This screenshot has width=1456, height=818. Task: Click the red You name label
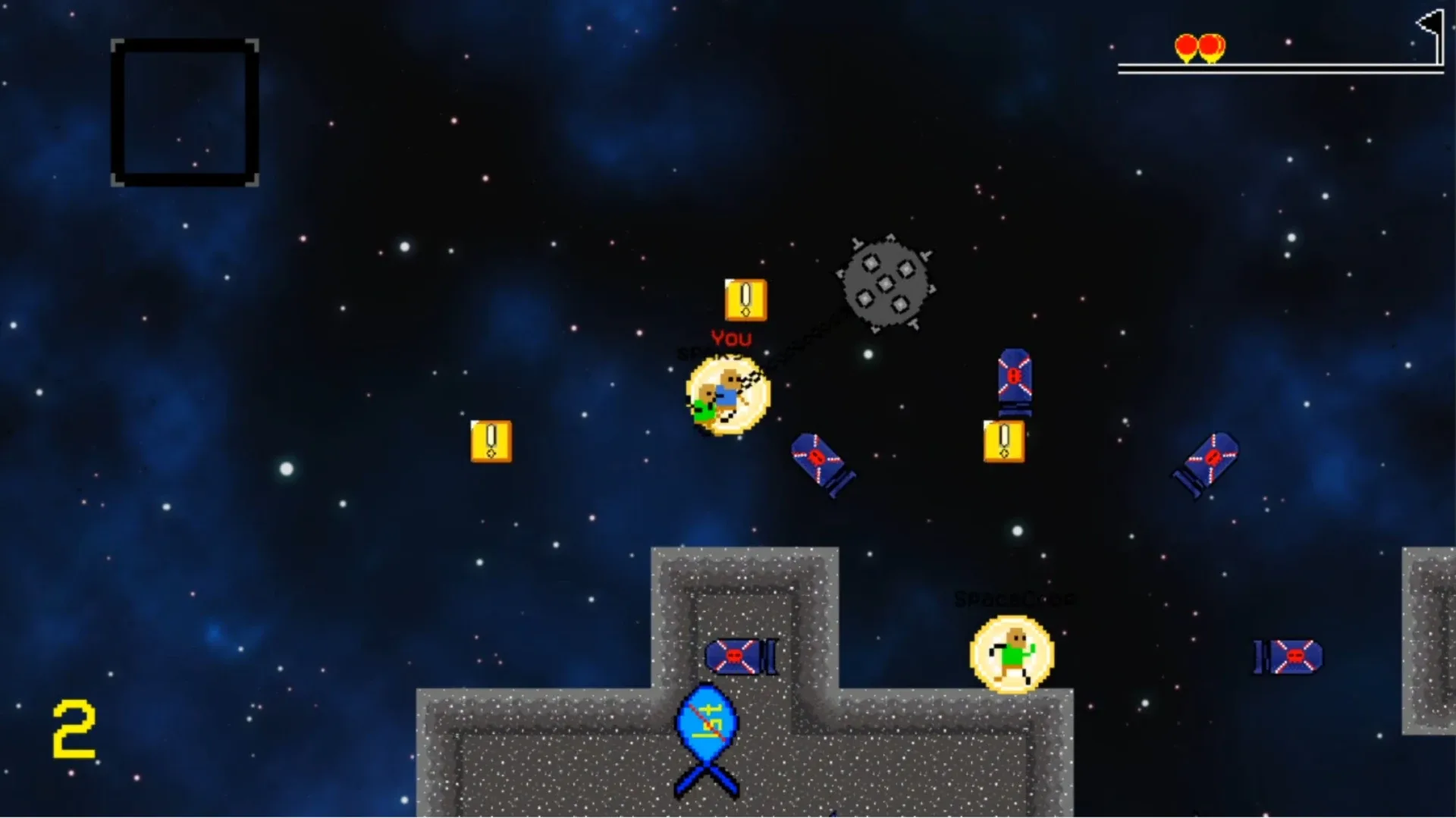(730, 339)
